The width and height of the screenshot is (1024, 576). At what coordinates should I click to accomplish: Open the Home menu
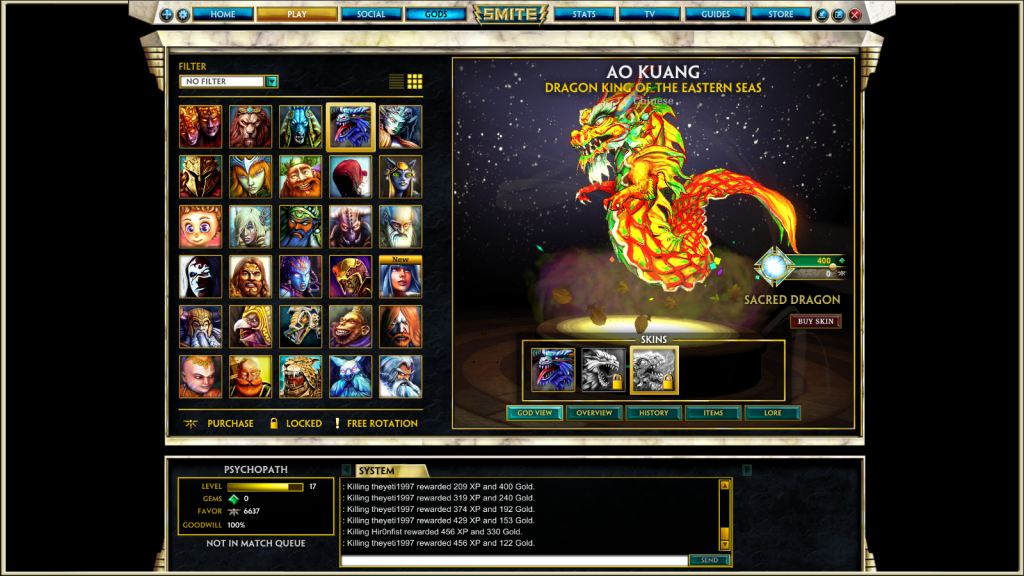[x=223, y=14]
